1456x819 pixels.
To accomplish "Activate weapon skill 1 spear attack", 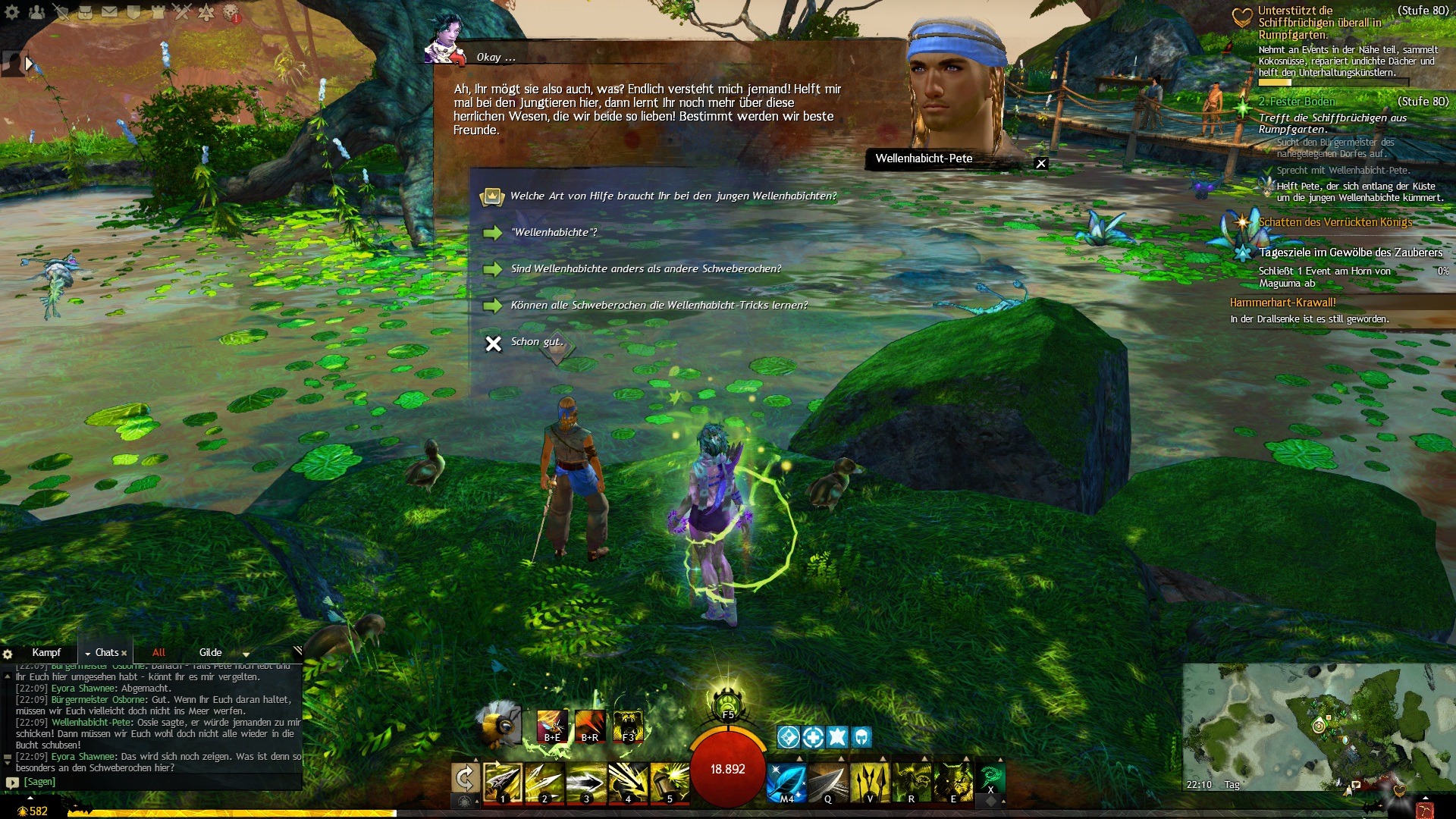I will click(503, 783).
